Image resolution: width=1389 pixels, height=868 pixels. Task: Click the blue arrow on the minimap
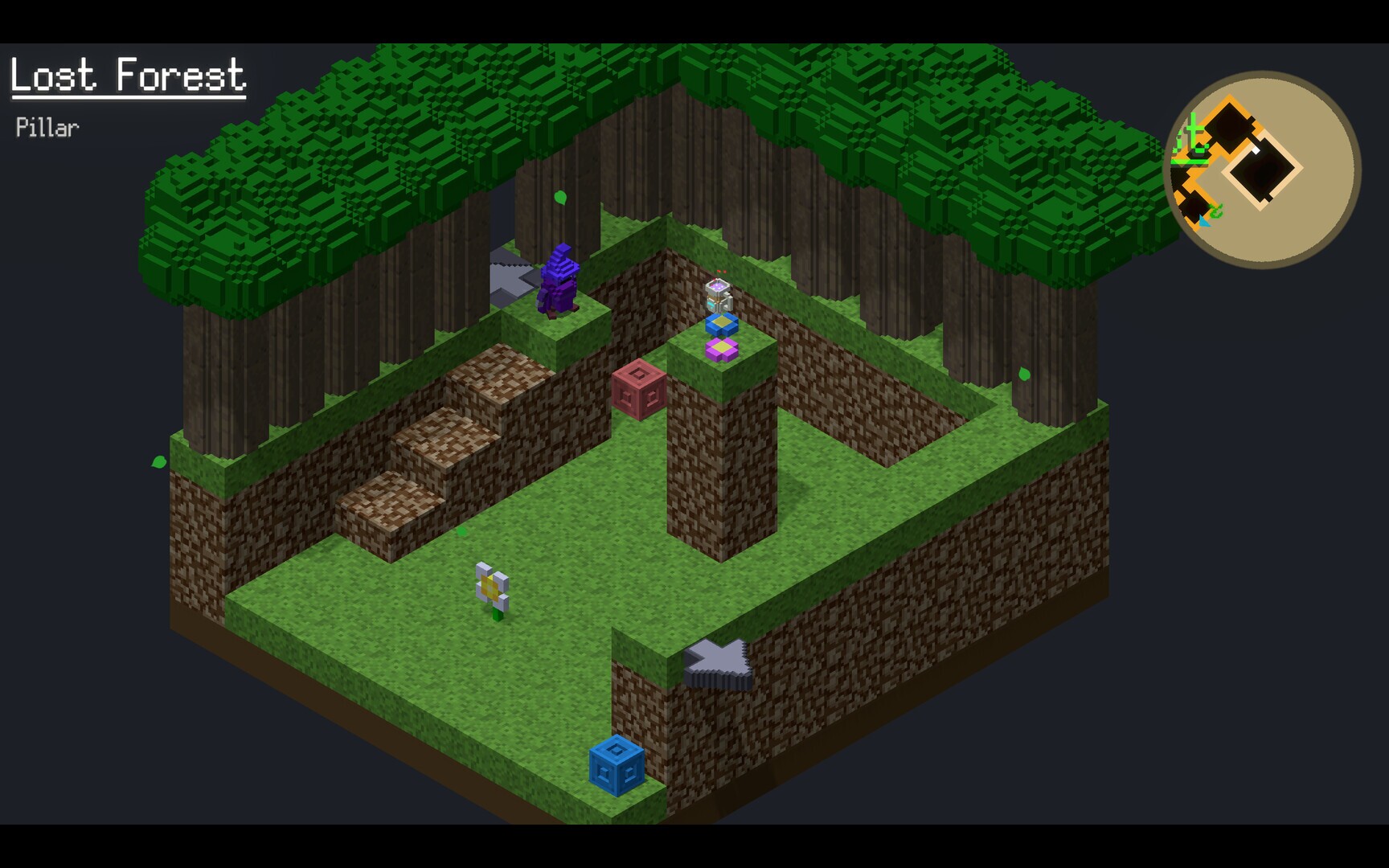(x=1203, y=222)
